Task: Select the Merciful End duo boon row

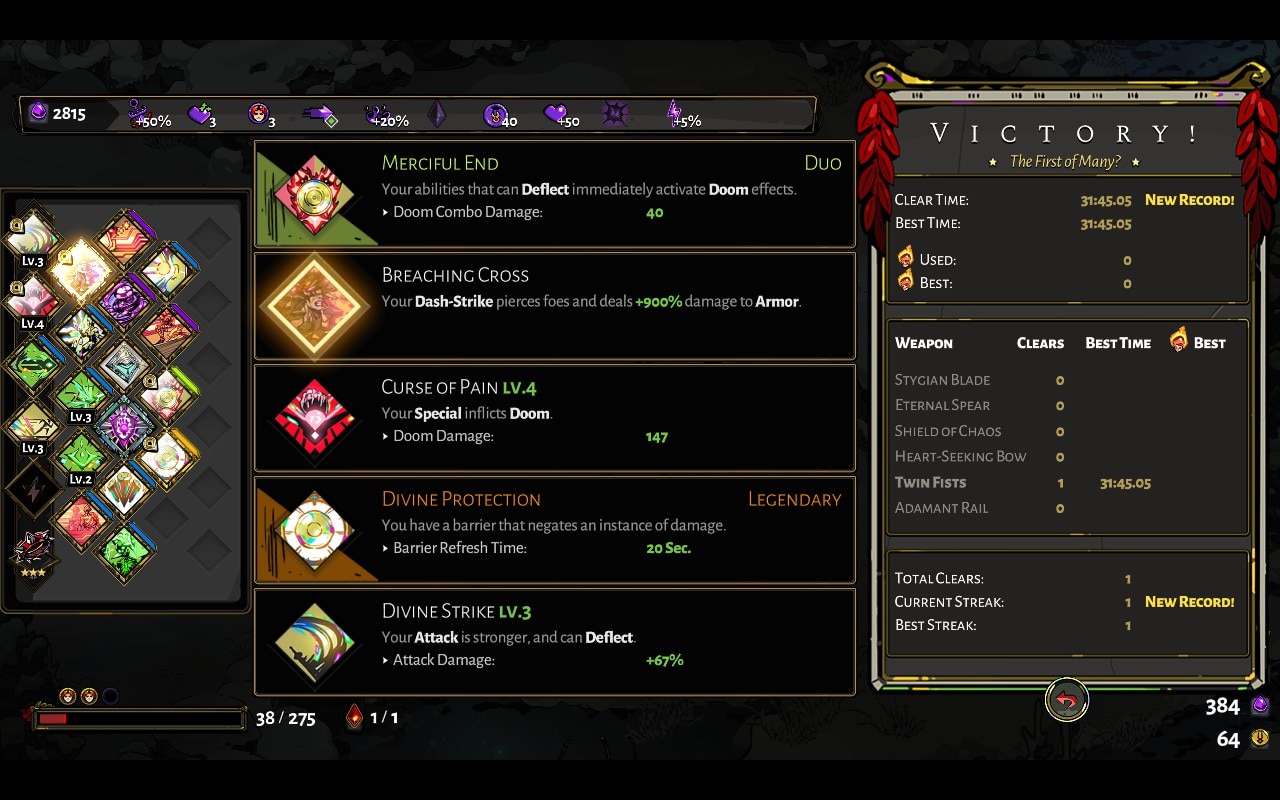Action: click(x=555, y=193)
